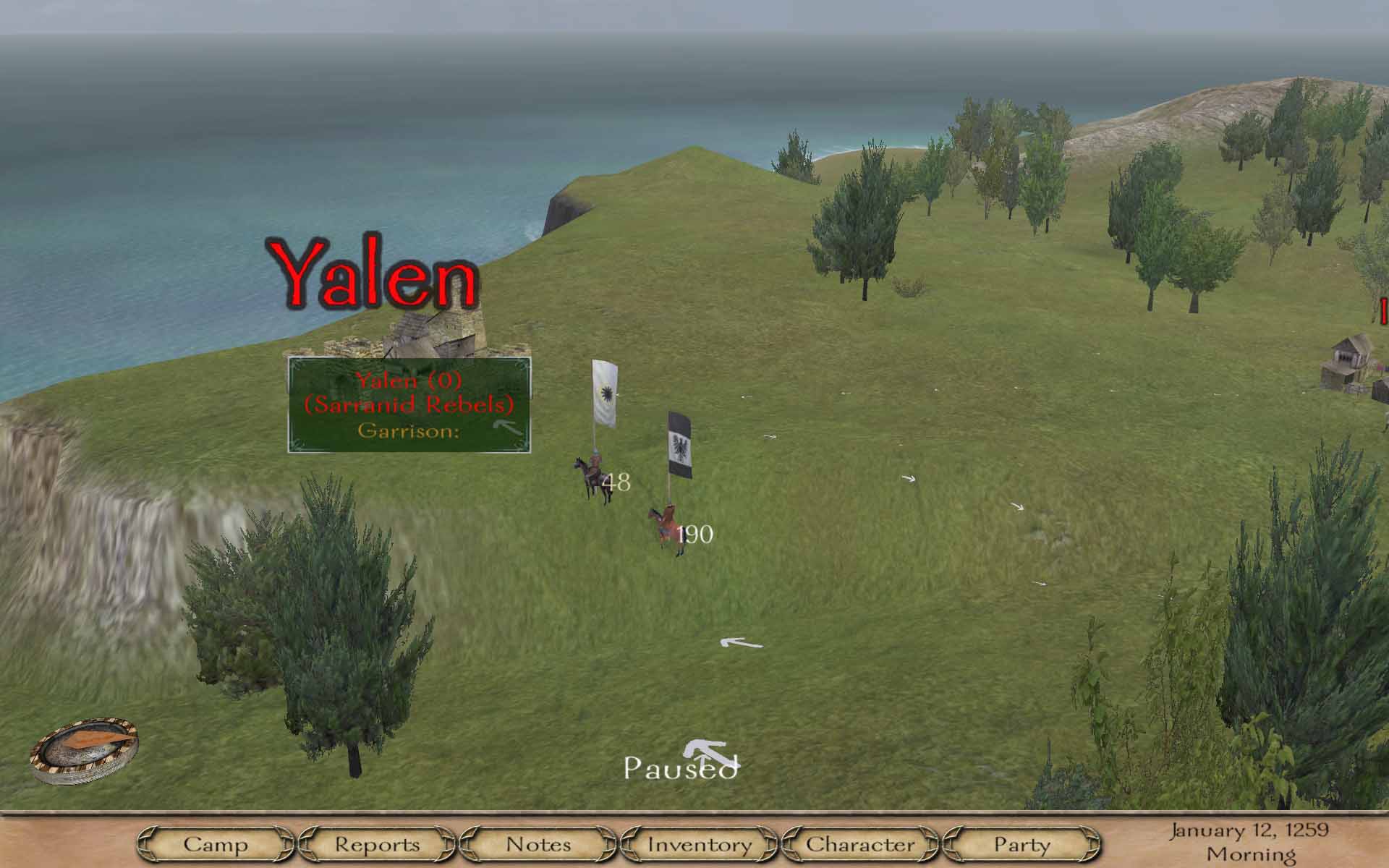Select the Yalen town label
Image resolution: width=1389 pixels, height=868 pixels.
[375, 273]
